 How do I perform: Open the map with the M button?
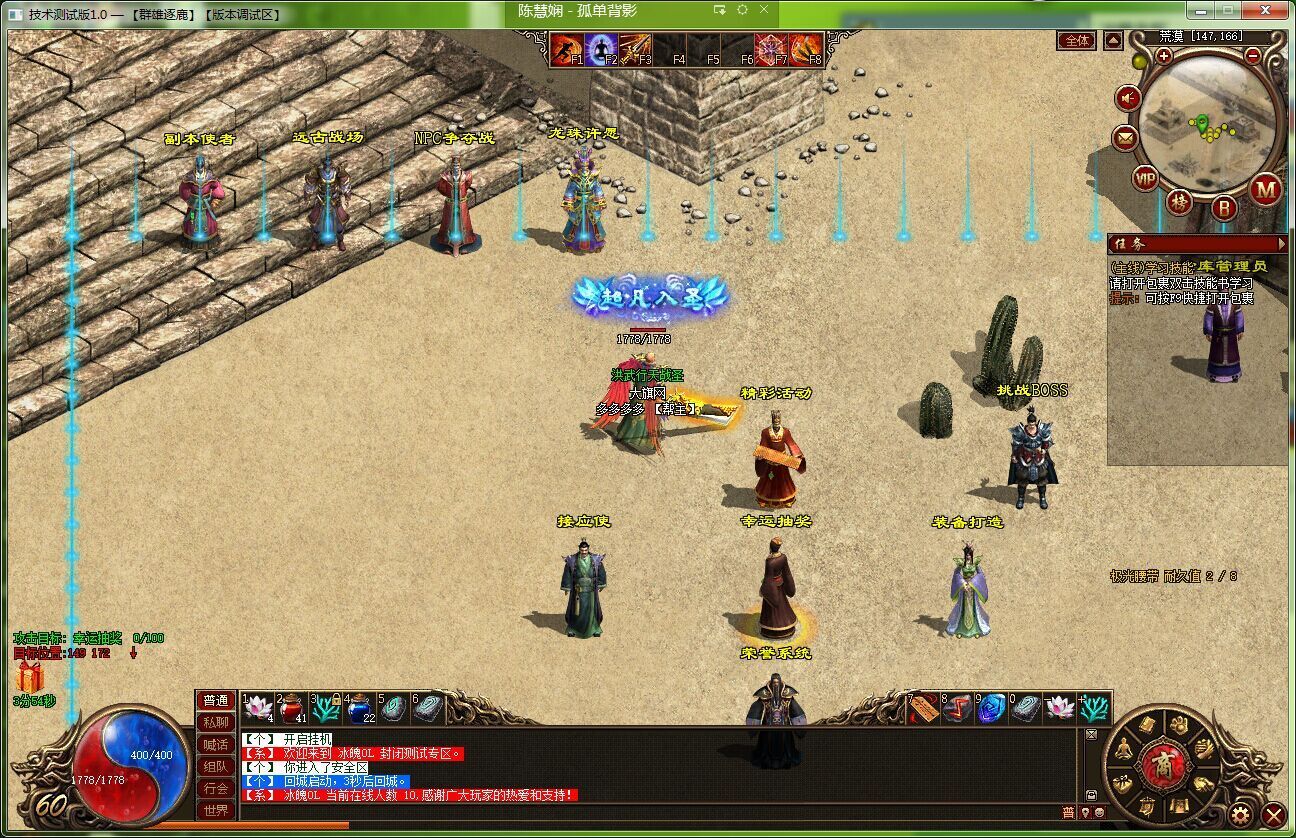(x=1266, y=188)
